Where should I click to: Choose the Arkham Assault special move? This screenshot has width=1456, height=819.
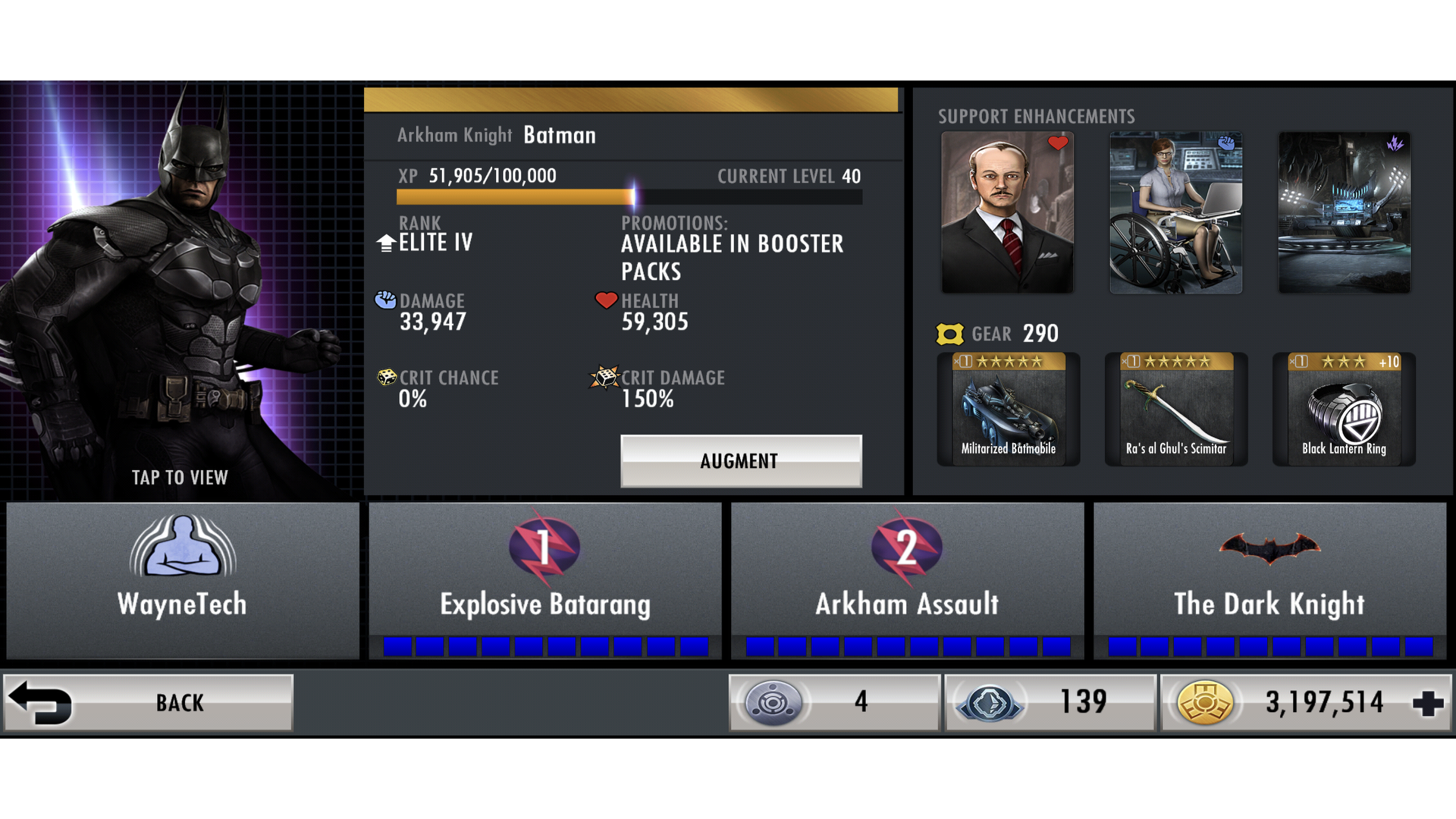tap(907, 580)
